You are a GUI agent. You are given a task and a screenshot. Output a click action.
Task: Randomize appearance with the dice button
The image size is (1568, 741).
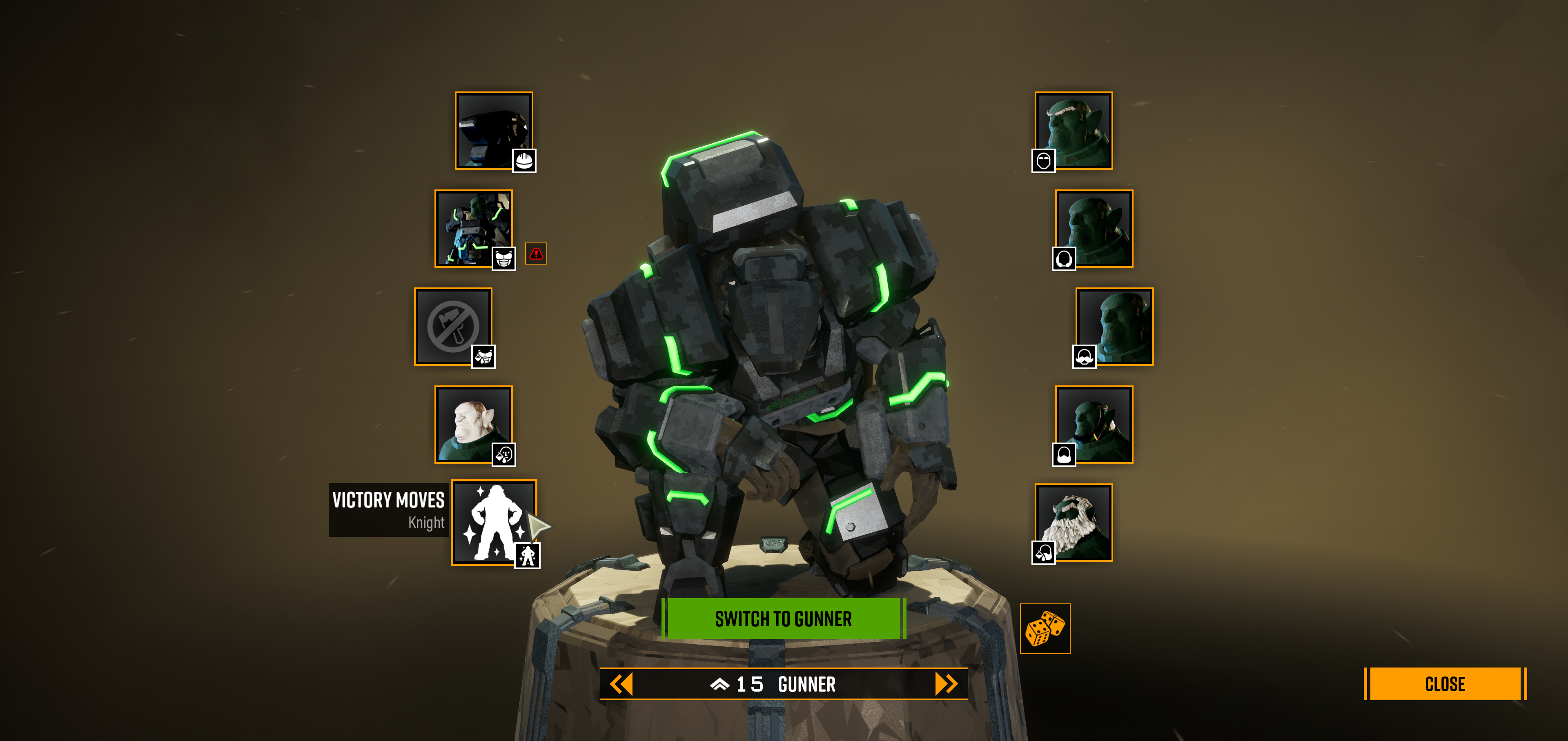[1045, 628]
